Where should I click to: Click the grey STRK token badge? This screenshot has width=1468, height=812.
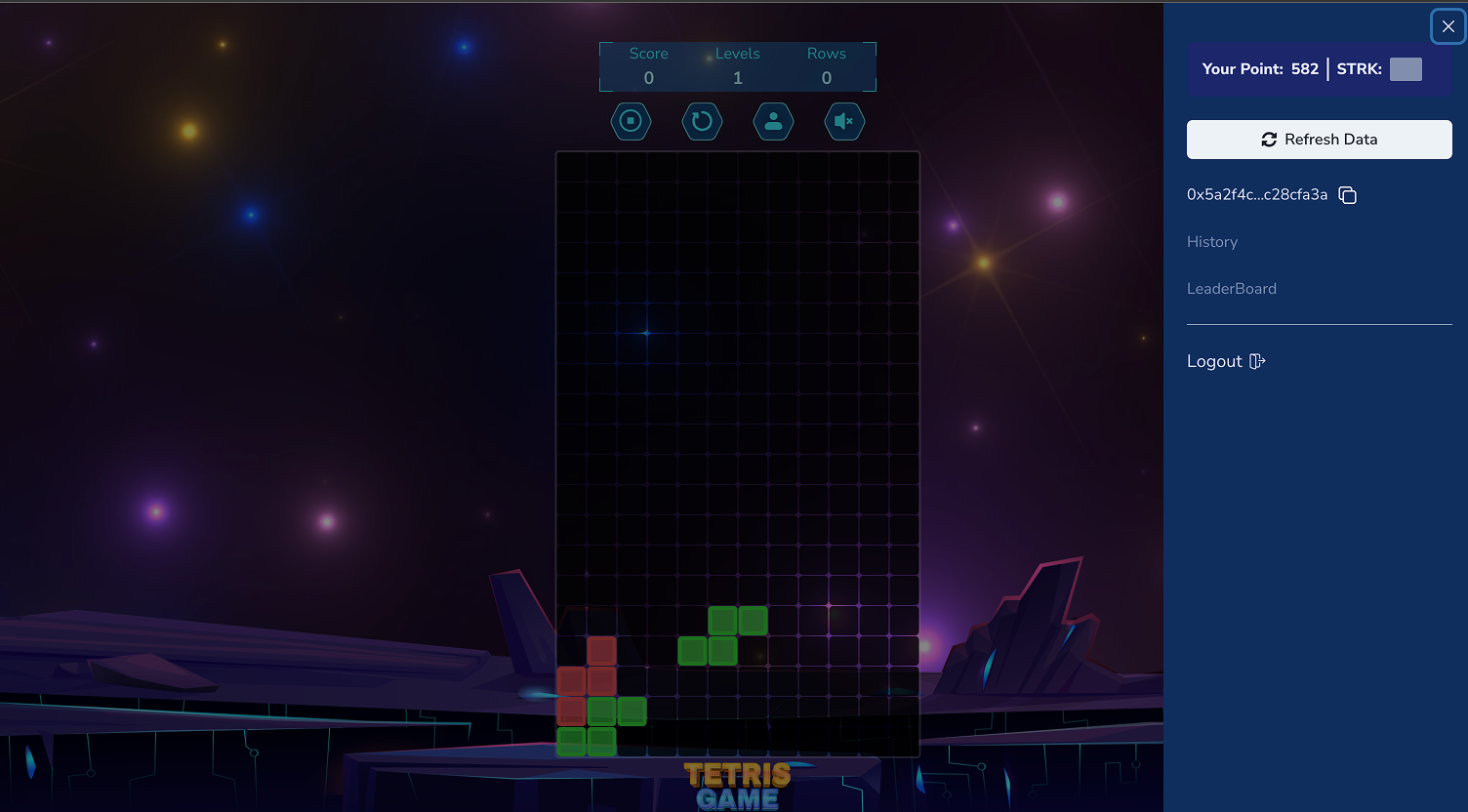[x=1406, y=69]
